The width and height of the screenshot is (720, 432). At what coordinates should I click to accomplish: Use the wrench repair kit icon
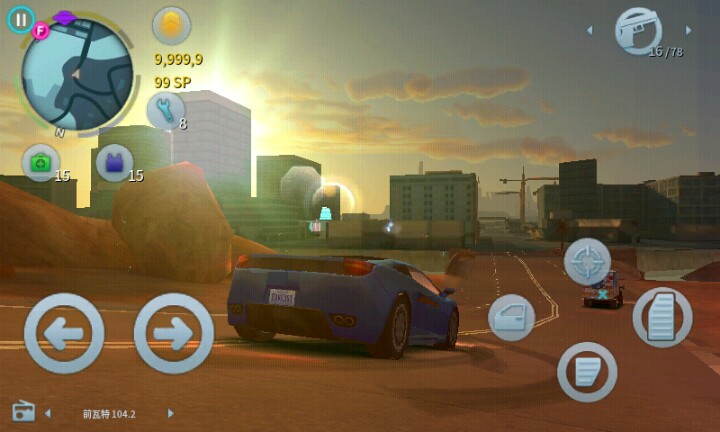pyautogui.click(x=164, y=110)
